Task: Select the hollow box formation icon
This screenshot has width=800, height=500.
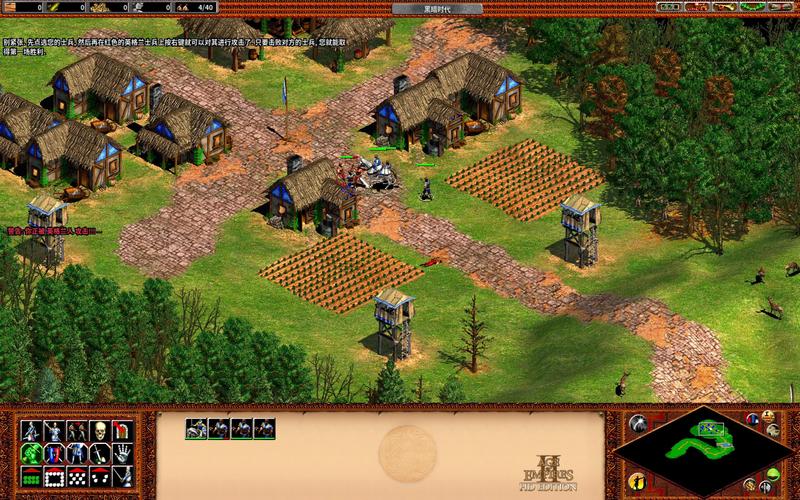Action: coord(54,476)
